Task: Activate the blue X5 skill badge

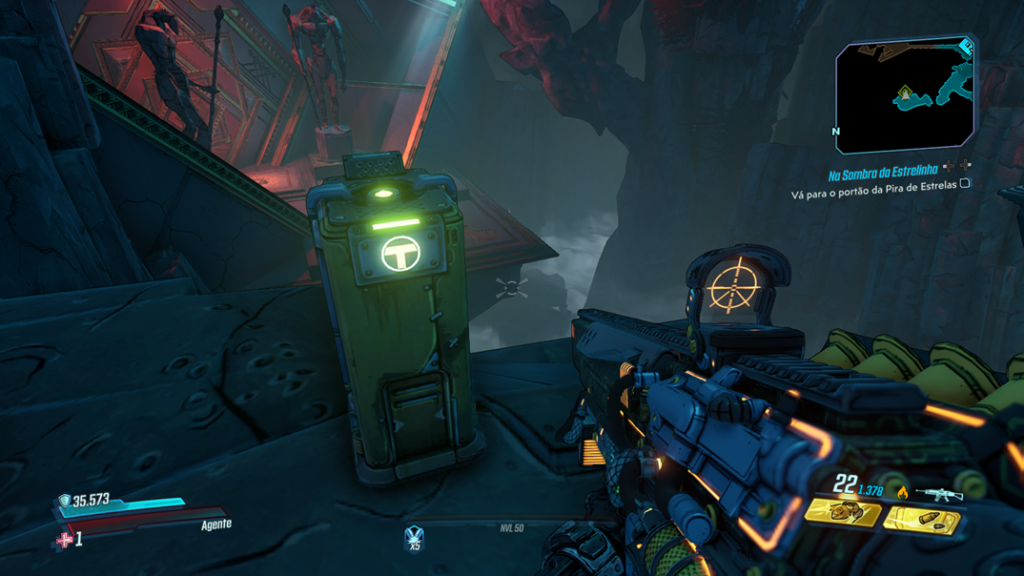Action: coord(413,538)
